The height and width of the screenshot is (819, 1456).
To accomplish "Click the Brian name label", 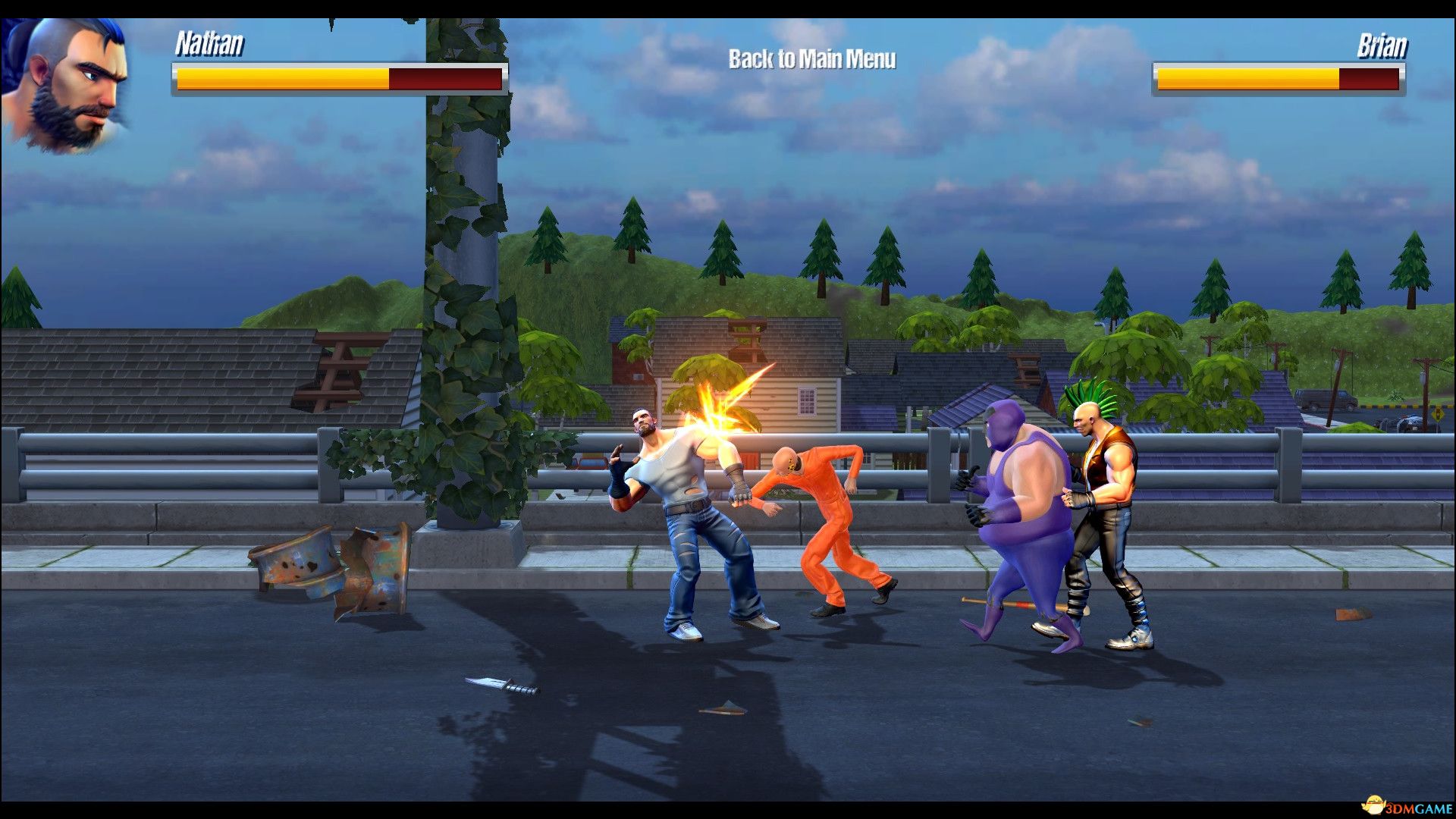I will (1382, 45).
